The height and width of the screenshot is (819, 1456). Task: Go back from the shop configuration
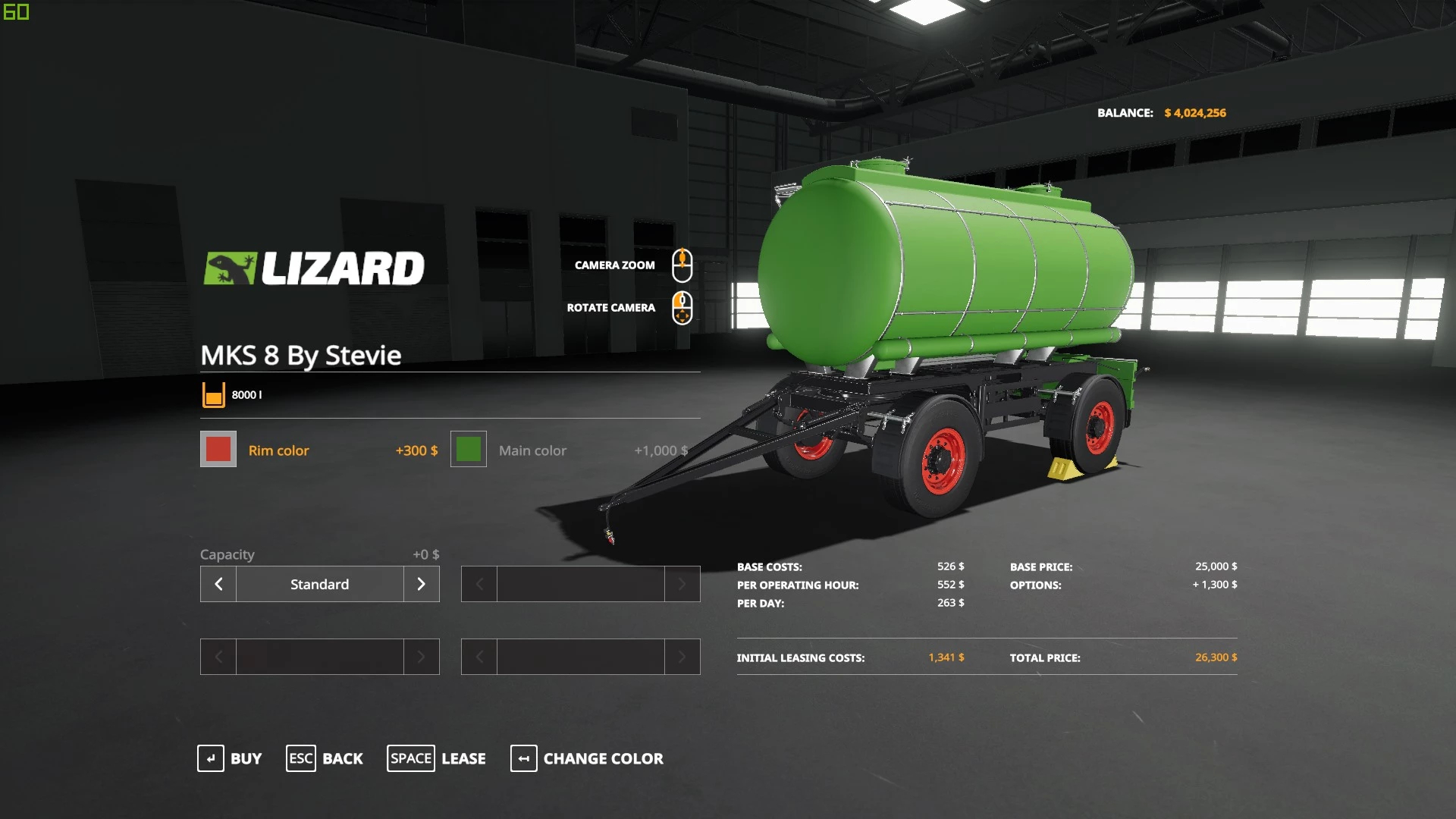(325, 758)
